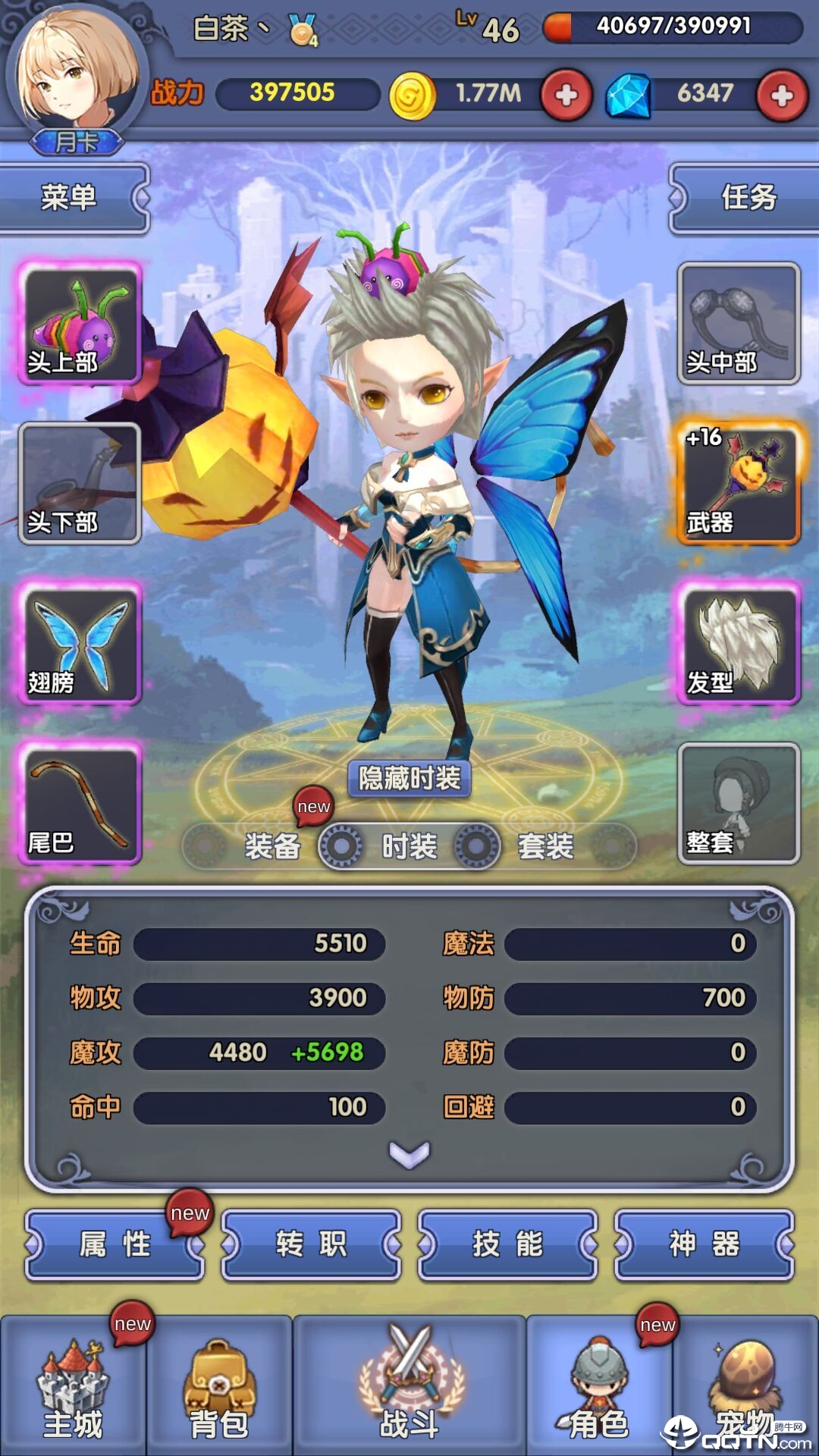Open the 菜单 menu button
Viewport: 819px width, 1456px height.
coord(70,198)
